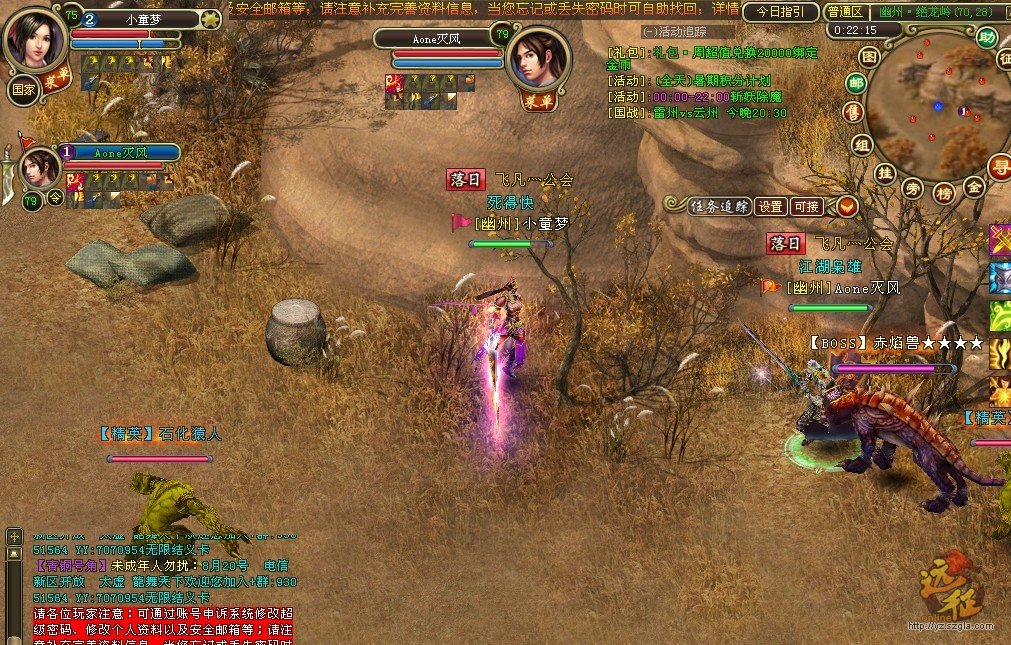Collapse the 活动追踪 activity tracker
The height and width of the screenshot is (645, 1011).
tap(649, 32)
